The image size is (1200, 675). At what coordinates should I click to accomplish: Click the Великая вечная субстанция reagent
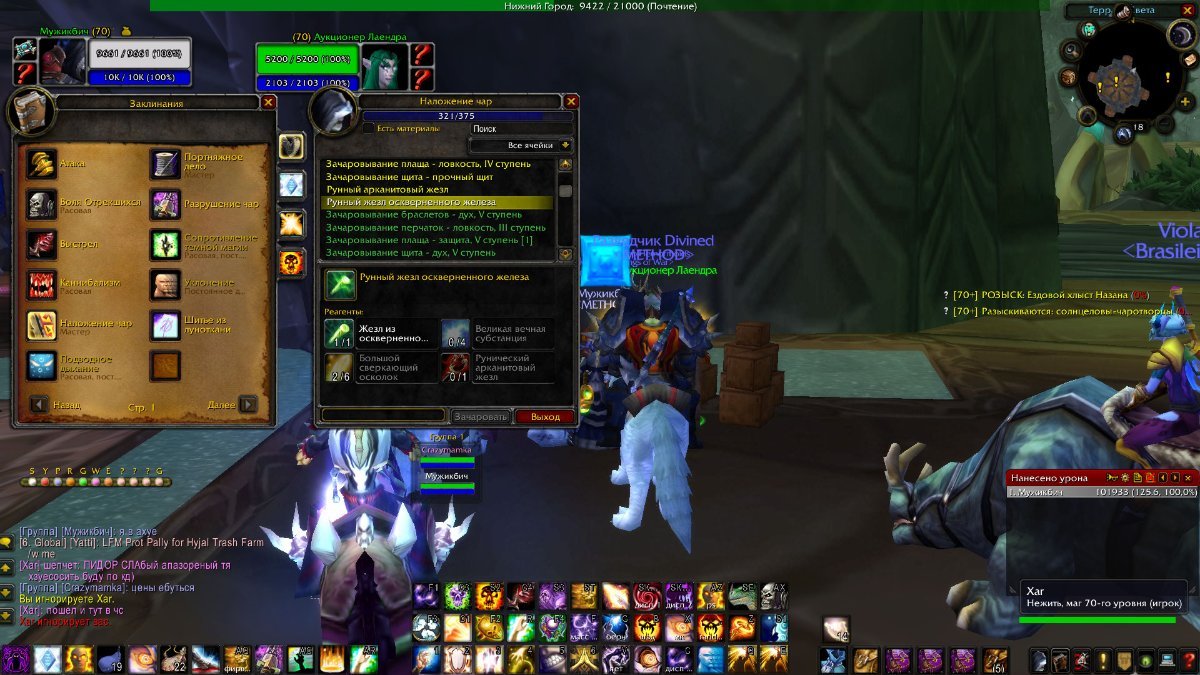(x=455, y=334)
